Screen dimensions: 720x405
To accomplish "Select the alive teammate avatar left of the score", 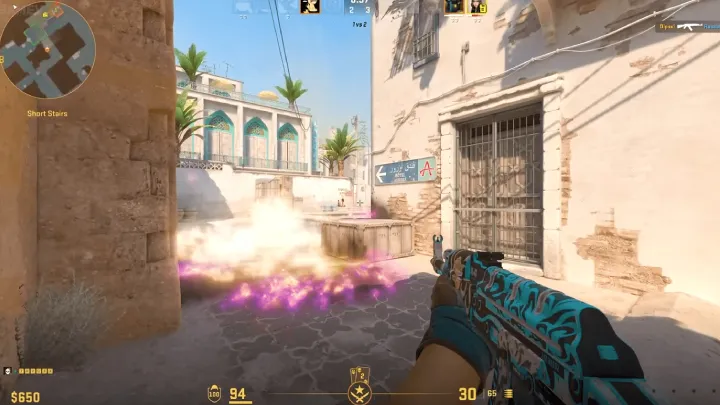I will tap(311, 7).
